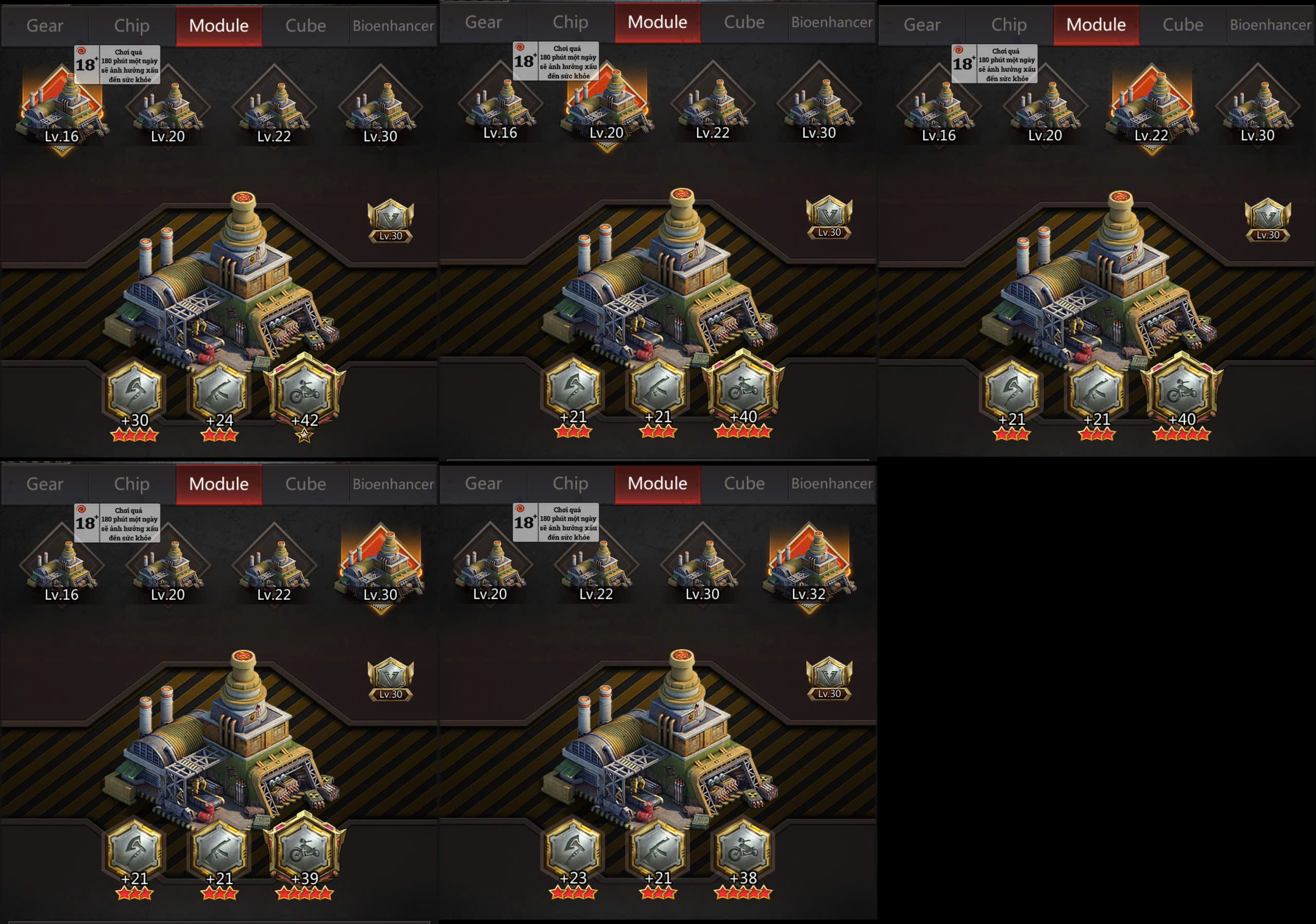Image resolution: width=1316 pixels, height=924 pixels.
Task: Click the orange-highlighted Lv.30 factory thumbnail
Action: (x=380, y=566)
